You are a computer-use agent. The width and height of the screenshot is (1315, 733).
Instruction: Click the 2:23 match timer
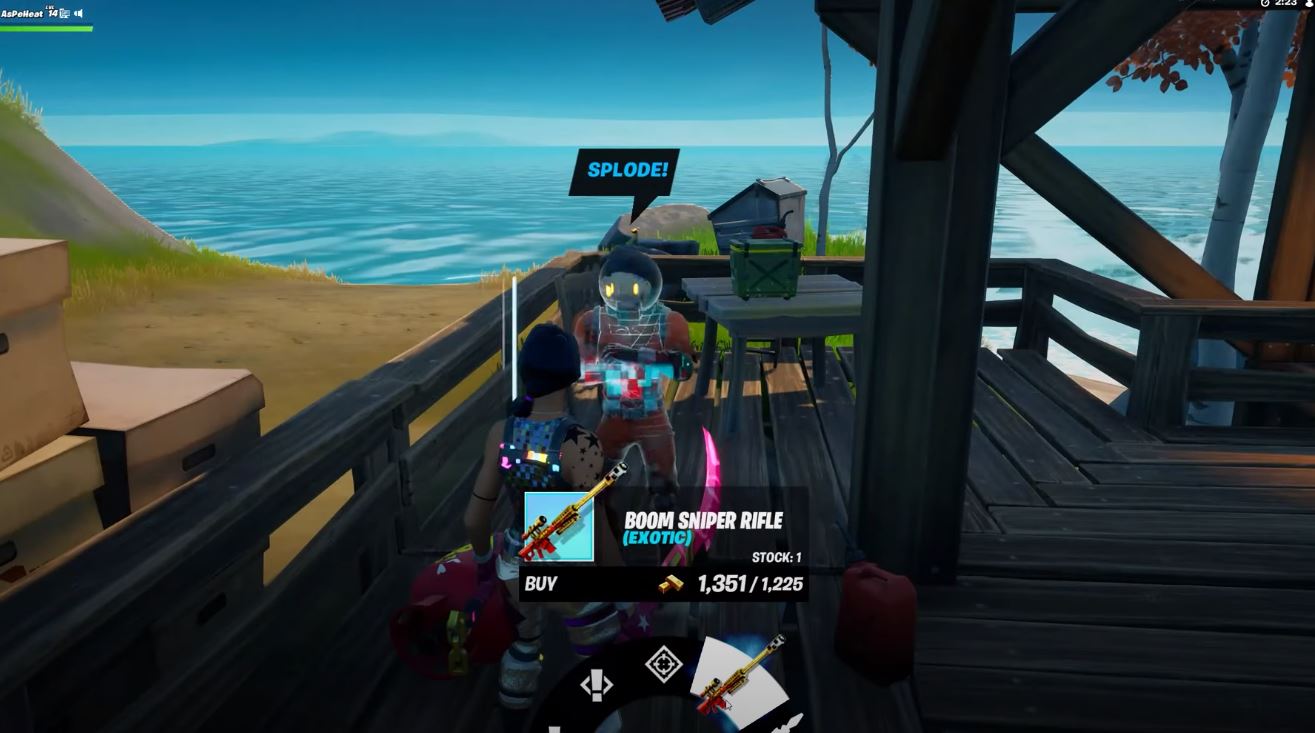[x=1287, y=4]
